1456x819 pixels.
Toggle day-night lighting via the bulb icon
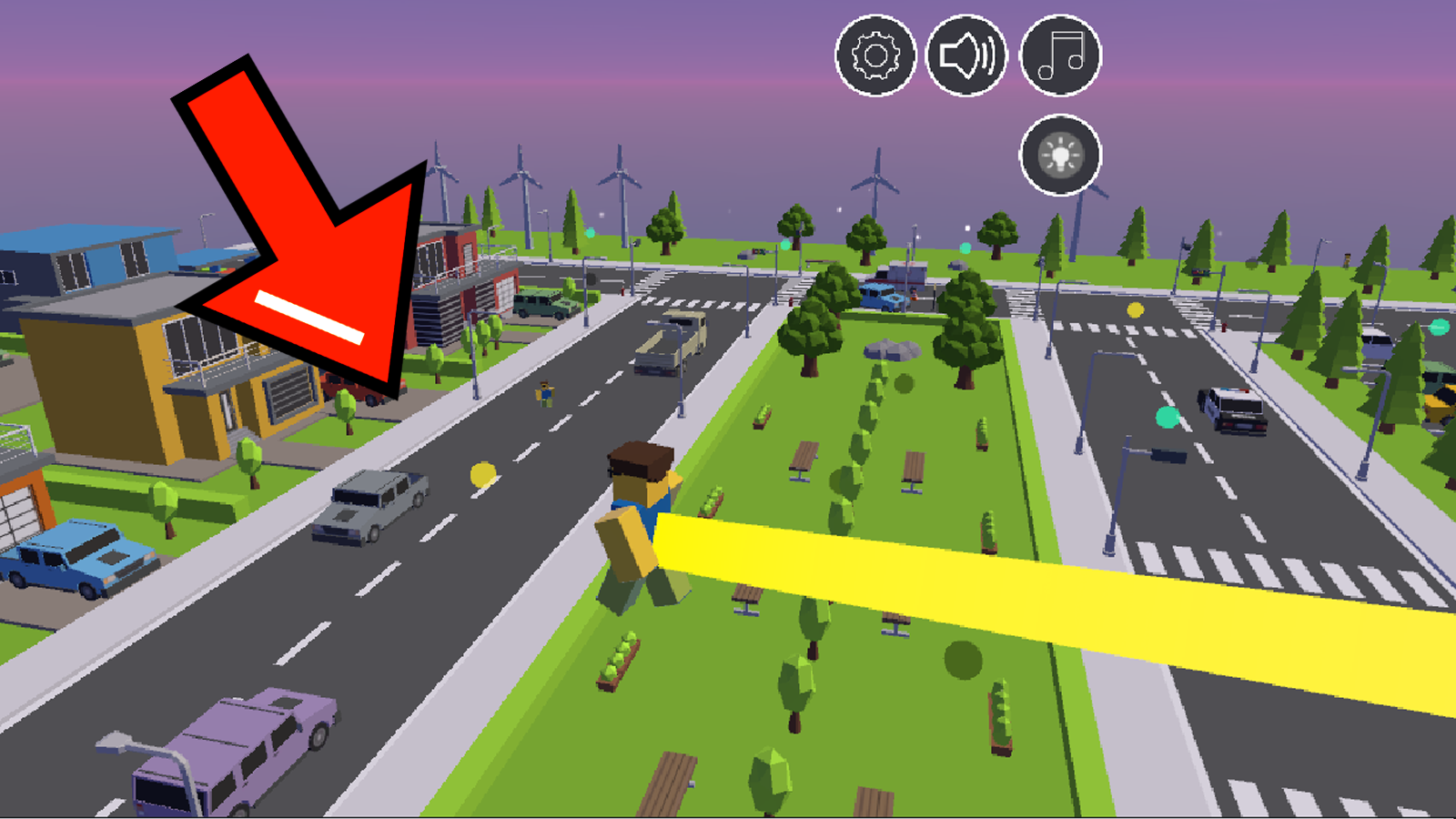pyautogui.click(x=1058, y=155)
